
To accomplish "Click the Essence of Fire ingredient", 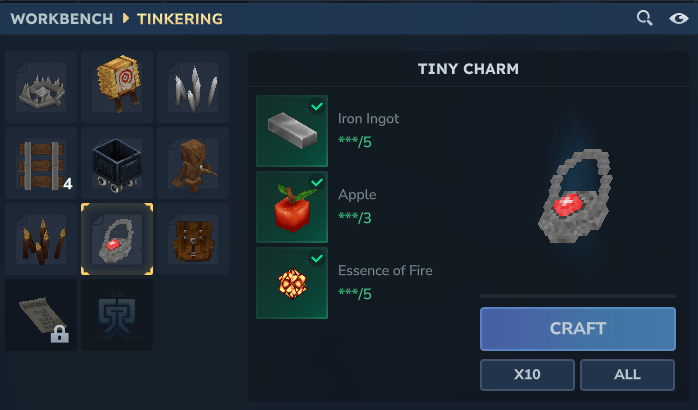I will 292,283.
